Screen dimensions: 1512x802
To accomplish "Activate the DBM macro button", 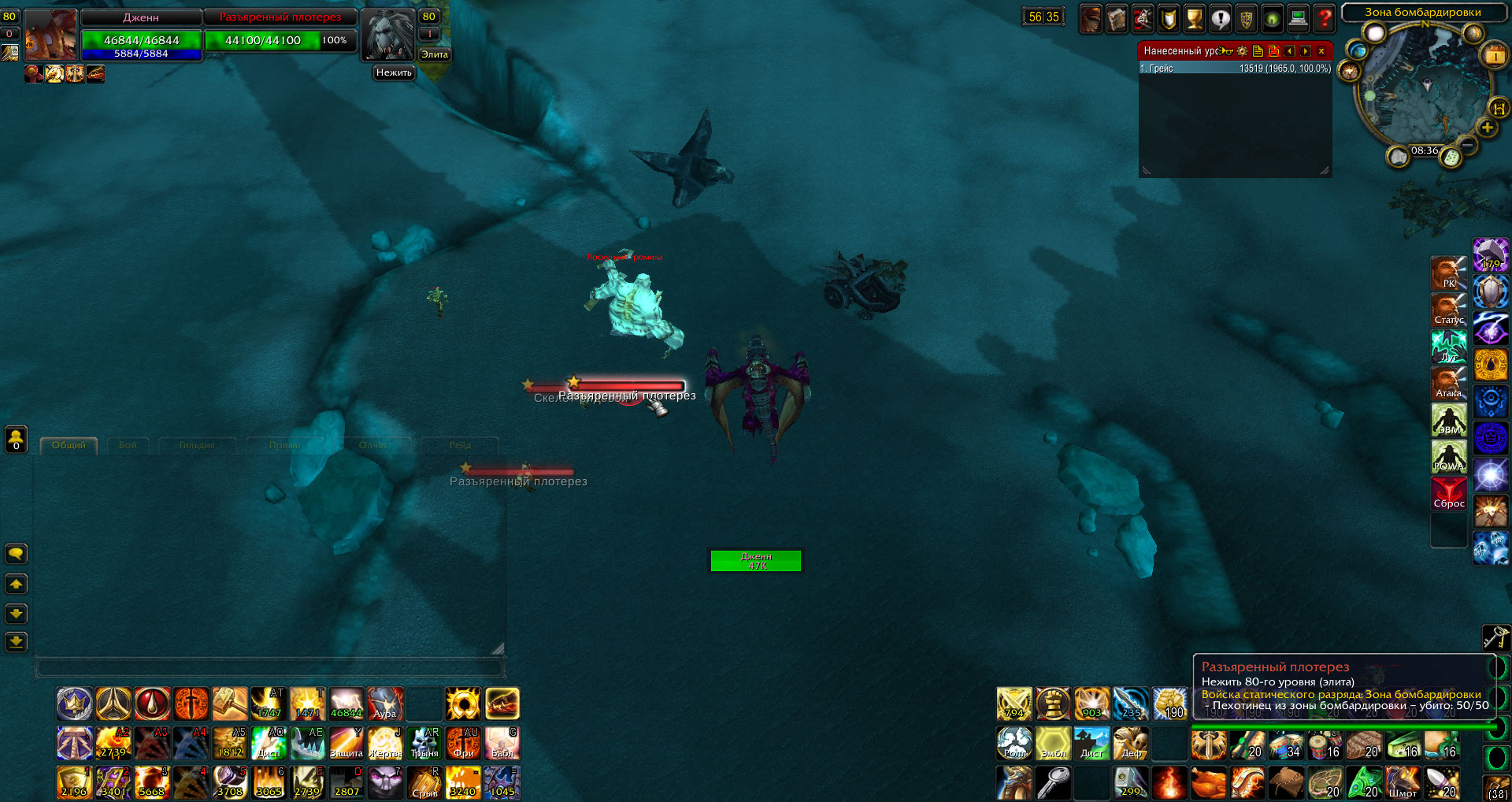I will (x=1449, y=421).
